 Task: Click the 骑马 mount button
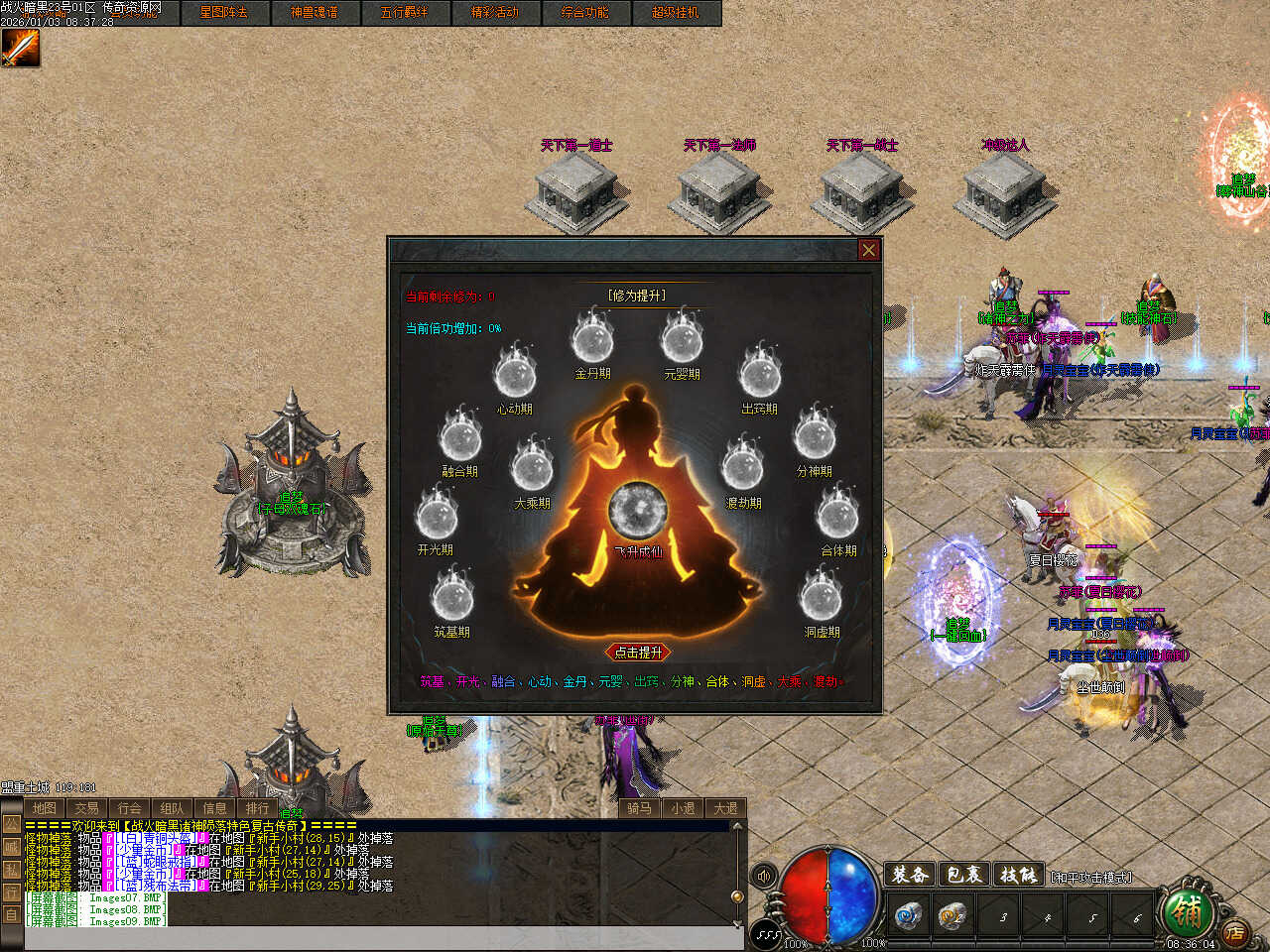pos(640,808)
